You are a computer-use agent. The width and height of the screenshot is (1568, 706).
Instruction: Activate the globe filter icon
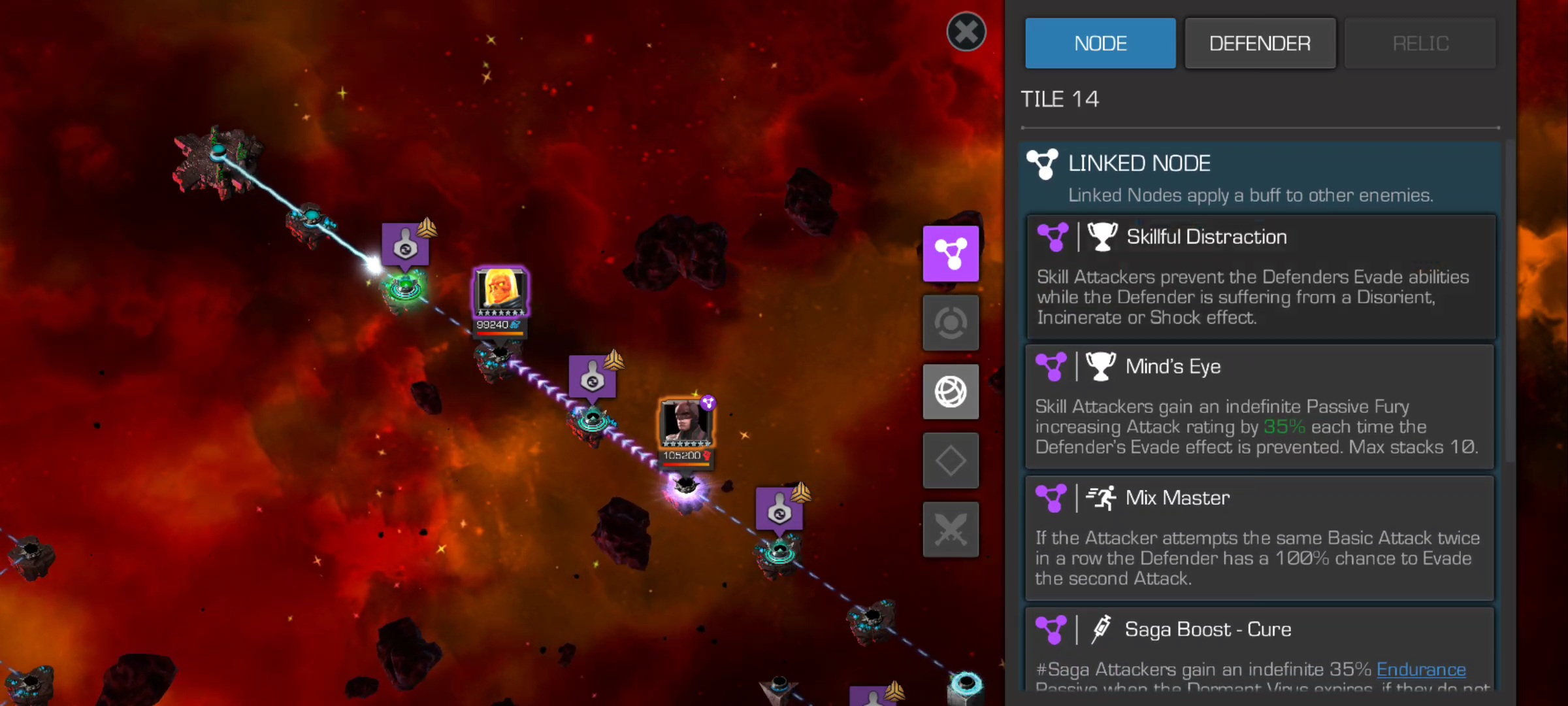[x=951, y=392]
